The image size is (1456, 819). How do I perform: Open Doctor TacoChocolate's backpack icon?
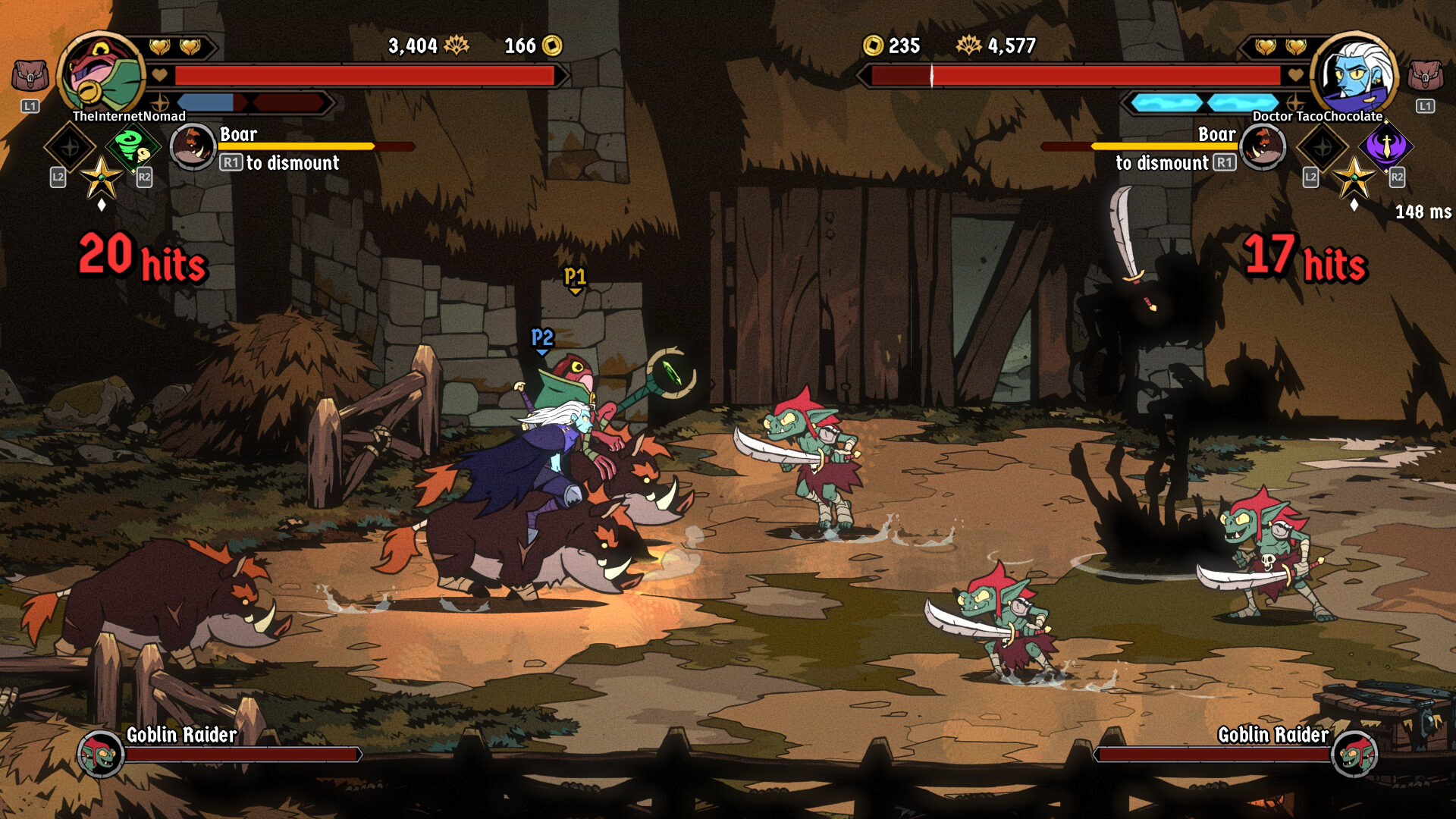pyautogui.click(x=1425, y=77)
